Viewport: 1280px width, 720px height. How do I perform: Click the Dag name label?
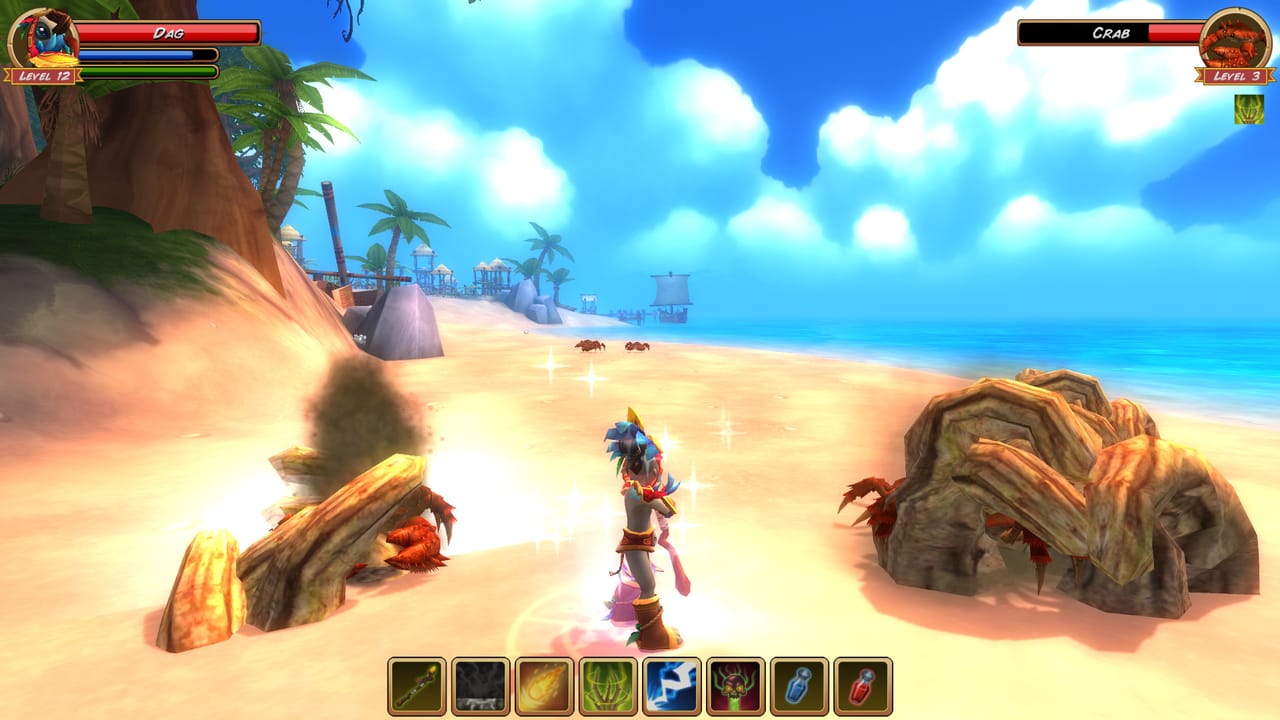(170, 33)
